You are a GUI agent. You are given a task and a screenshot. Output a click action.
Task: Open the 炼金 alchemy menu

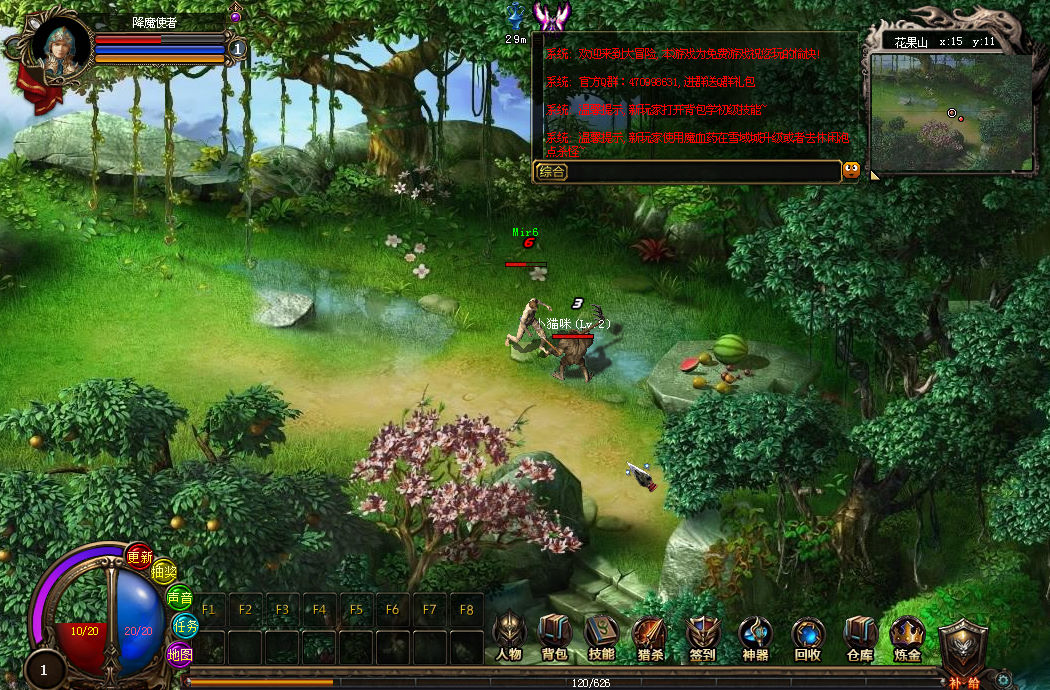908,634
